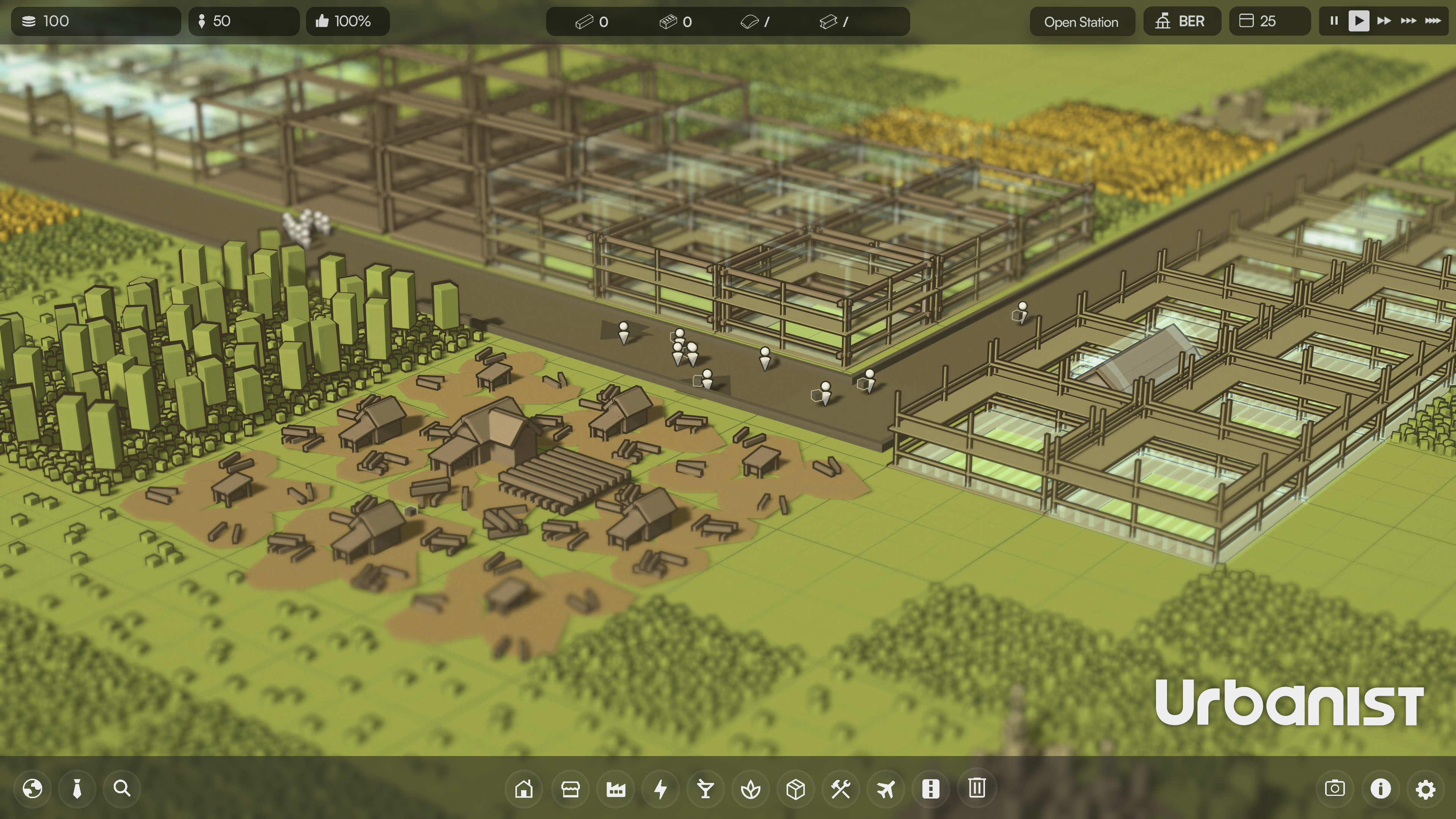Open the globe world view

32,789
